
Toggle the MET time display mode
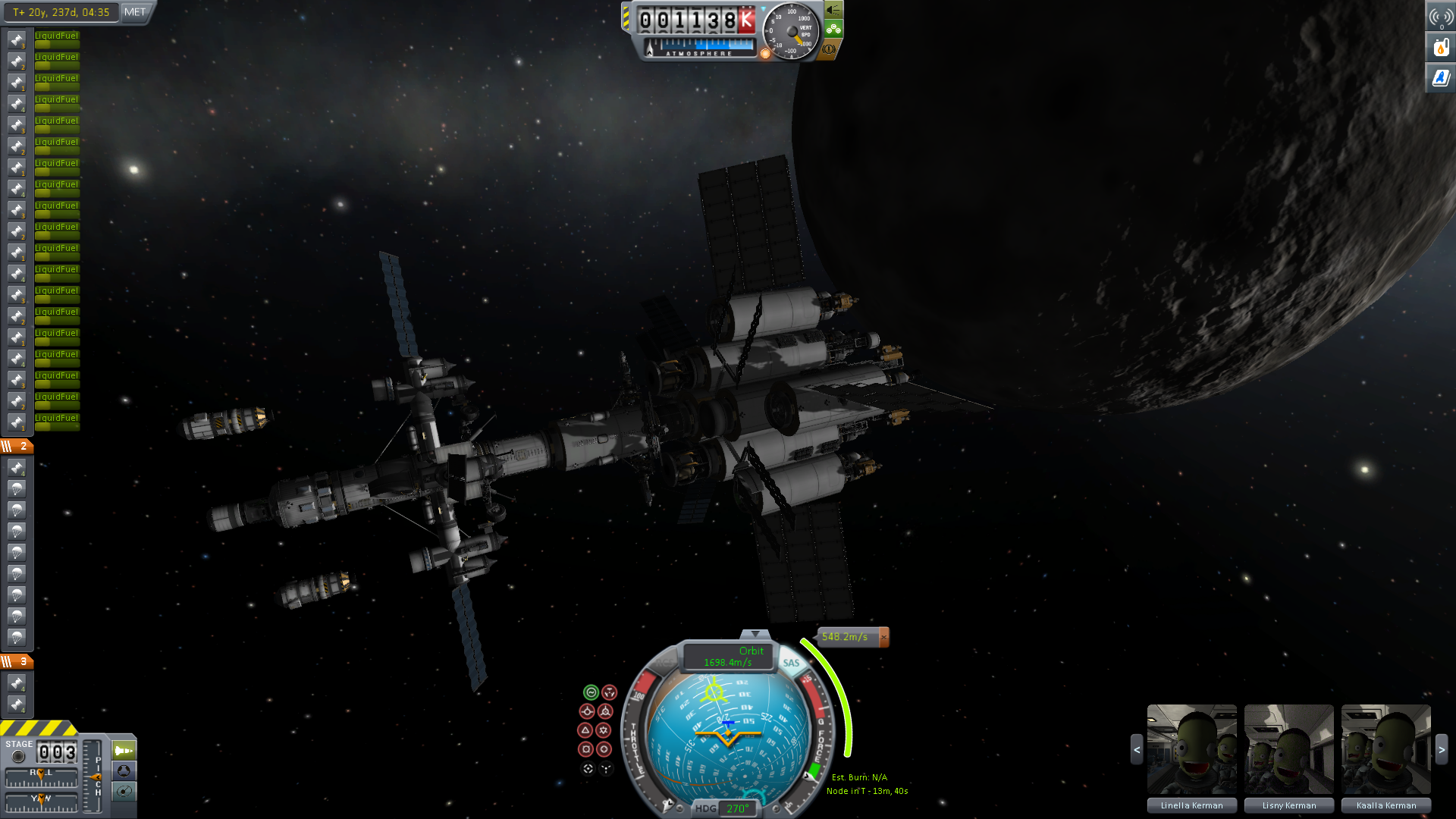click(135, 12)
